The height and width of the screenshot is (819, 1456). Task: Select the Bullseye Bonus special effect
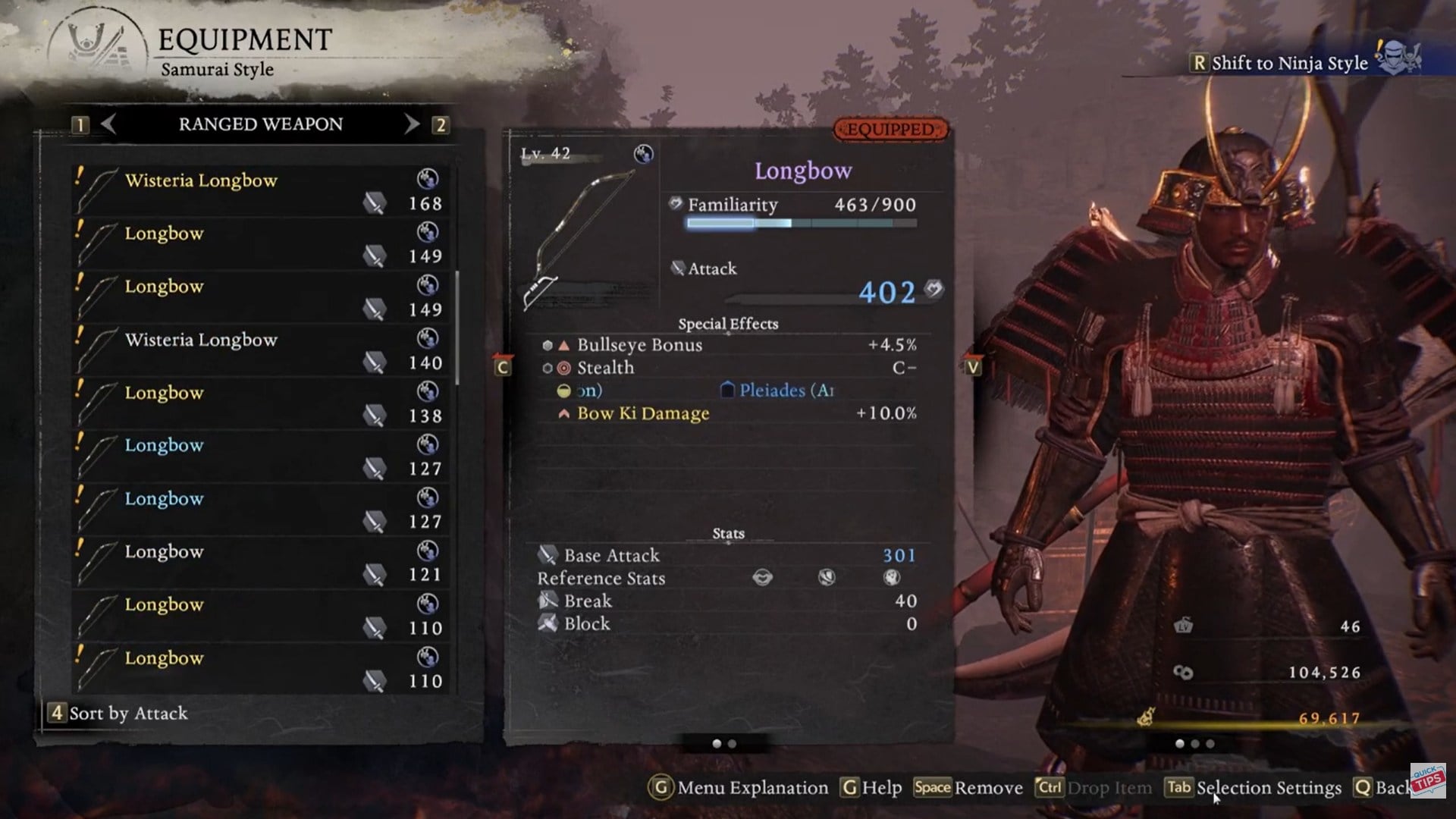[x=728, y=345]
